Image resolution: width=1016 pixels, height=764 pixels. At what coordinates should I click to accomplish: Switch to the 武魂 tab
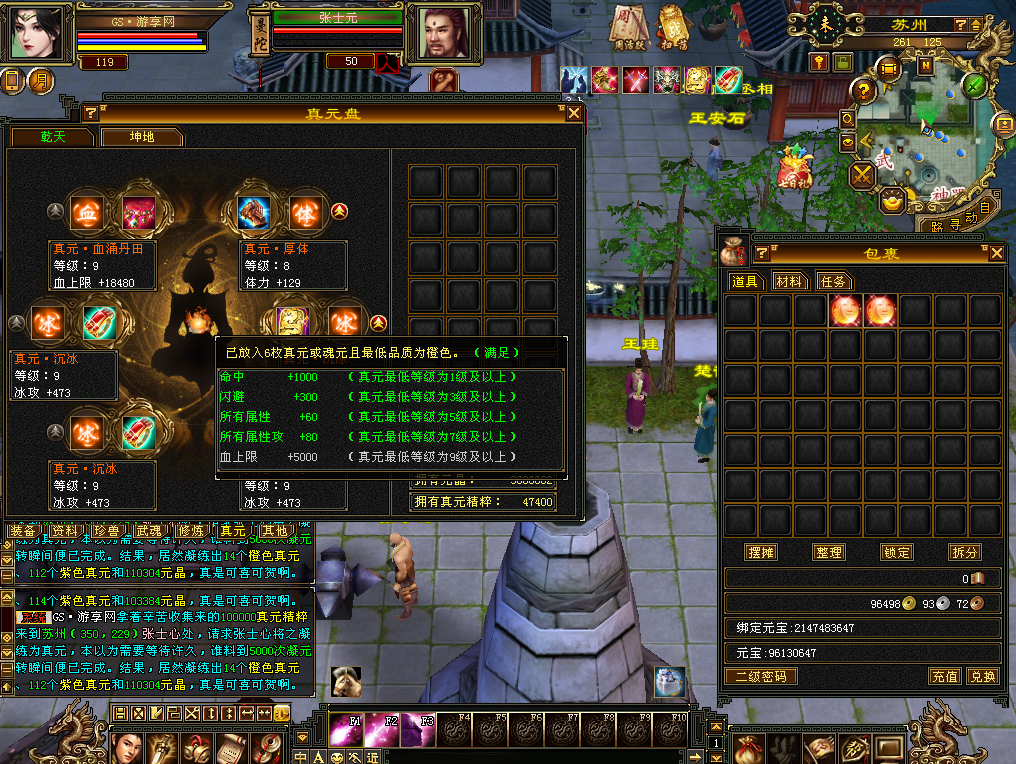(x=148, y=530)
